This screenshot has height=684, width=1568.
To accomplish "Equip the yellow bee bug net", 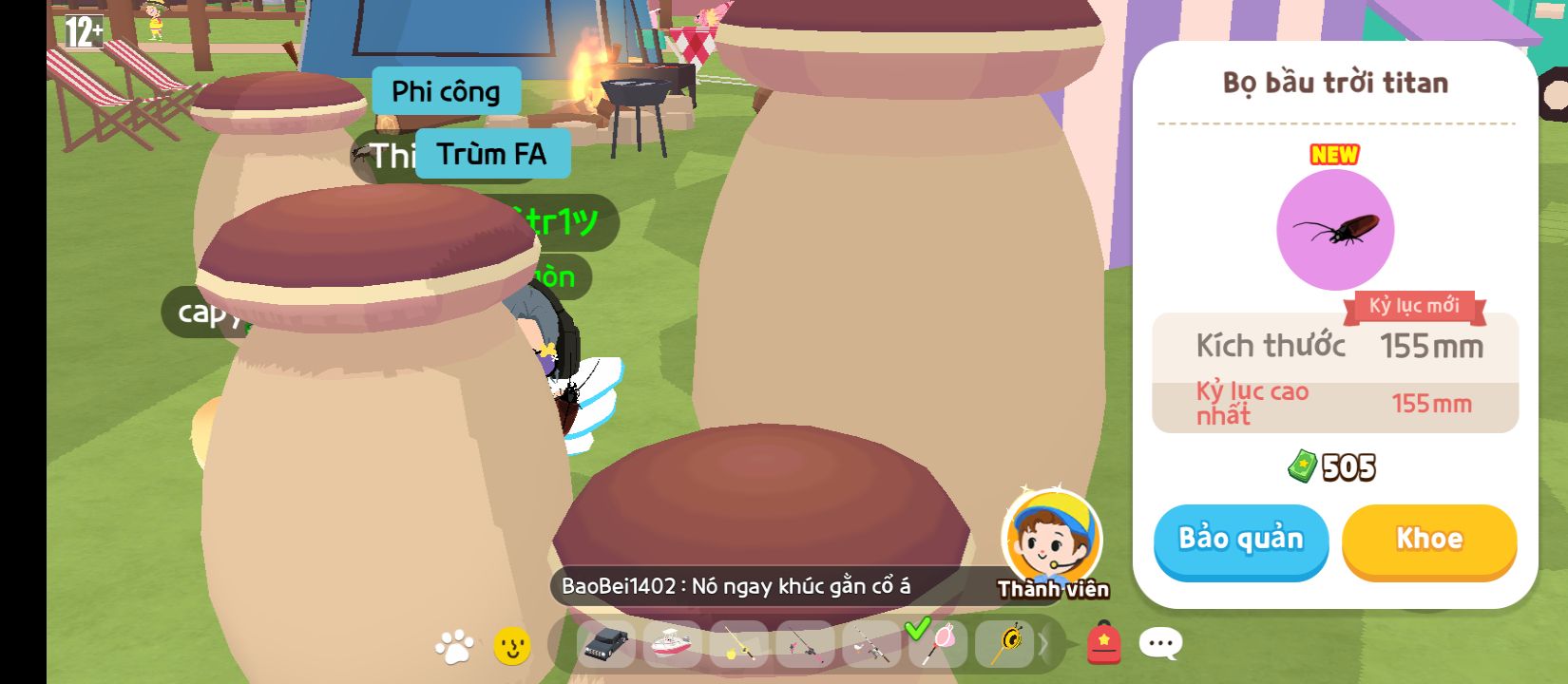I will [x=1004, y=645].
